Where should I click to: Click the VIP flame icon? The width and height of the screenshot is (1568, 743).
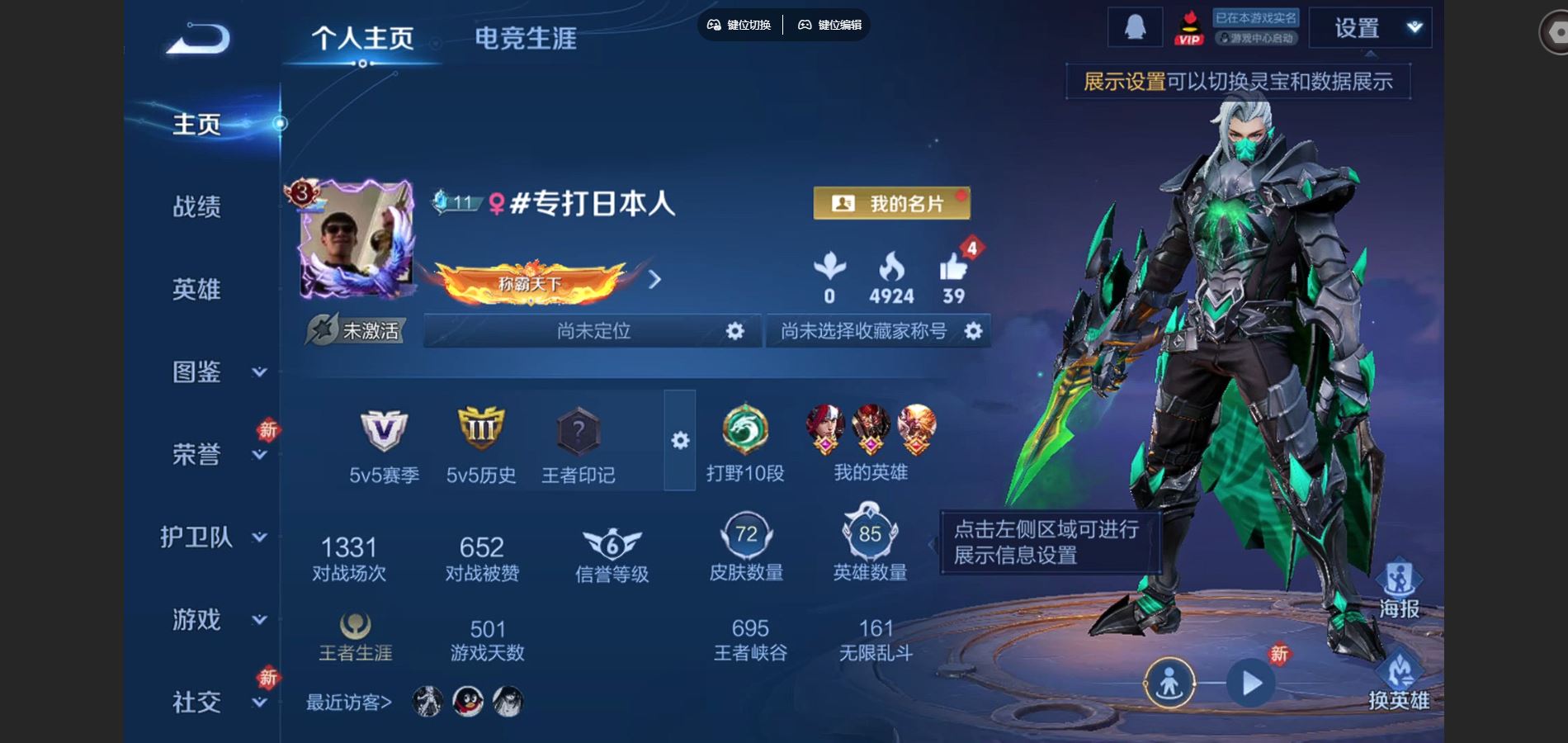pos(1189,26)
